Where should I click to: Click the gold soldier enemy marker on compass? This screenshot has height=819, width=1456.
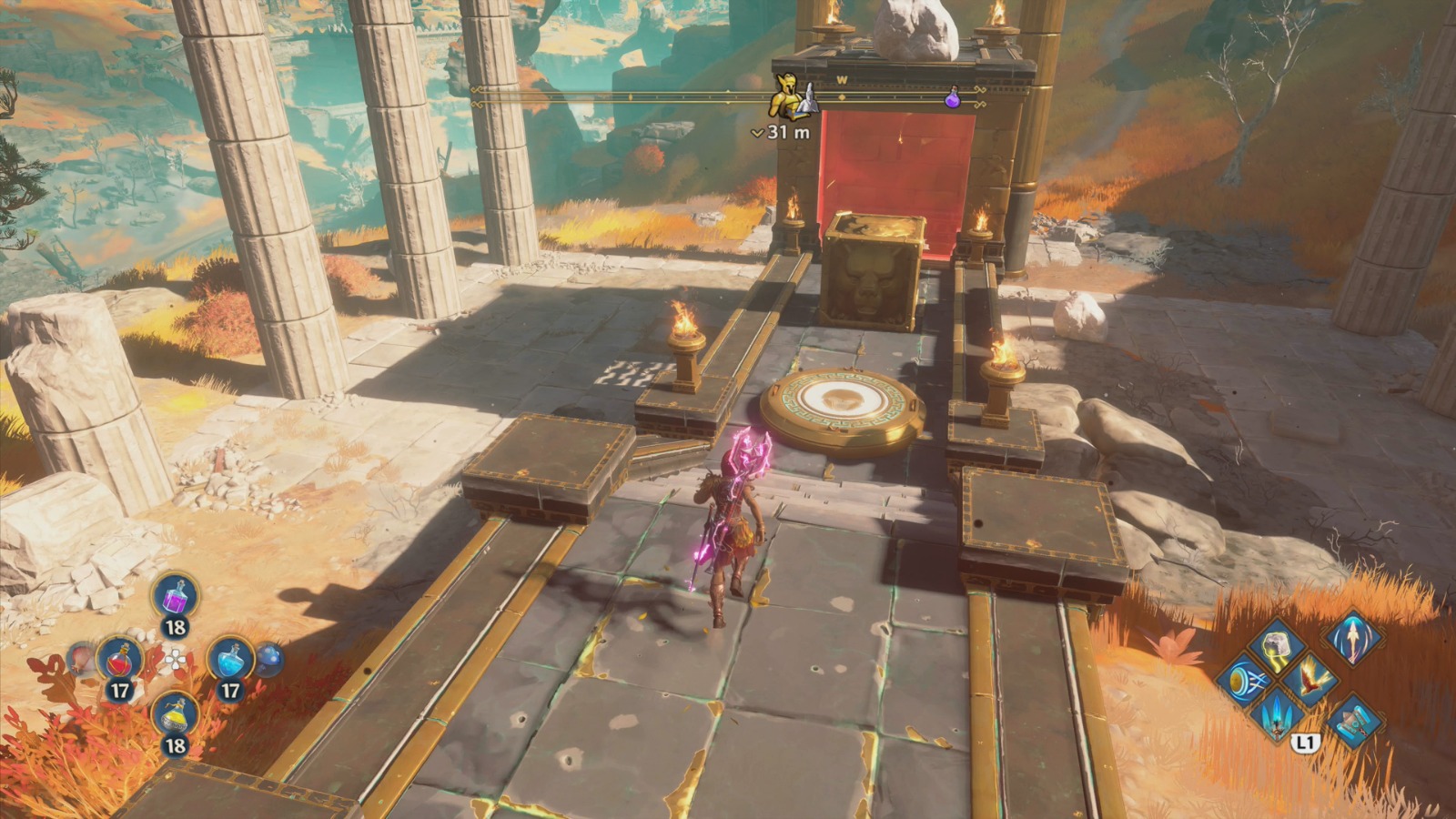point(788,96)
